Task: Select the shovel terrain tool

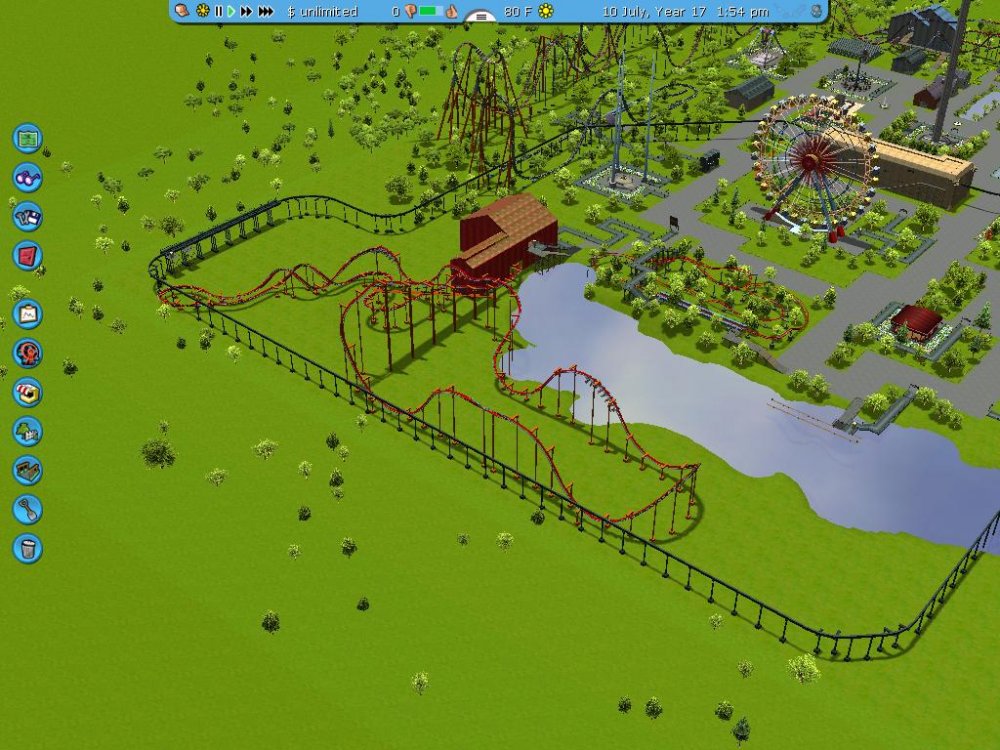Action: 27,509
